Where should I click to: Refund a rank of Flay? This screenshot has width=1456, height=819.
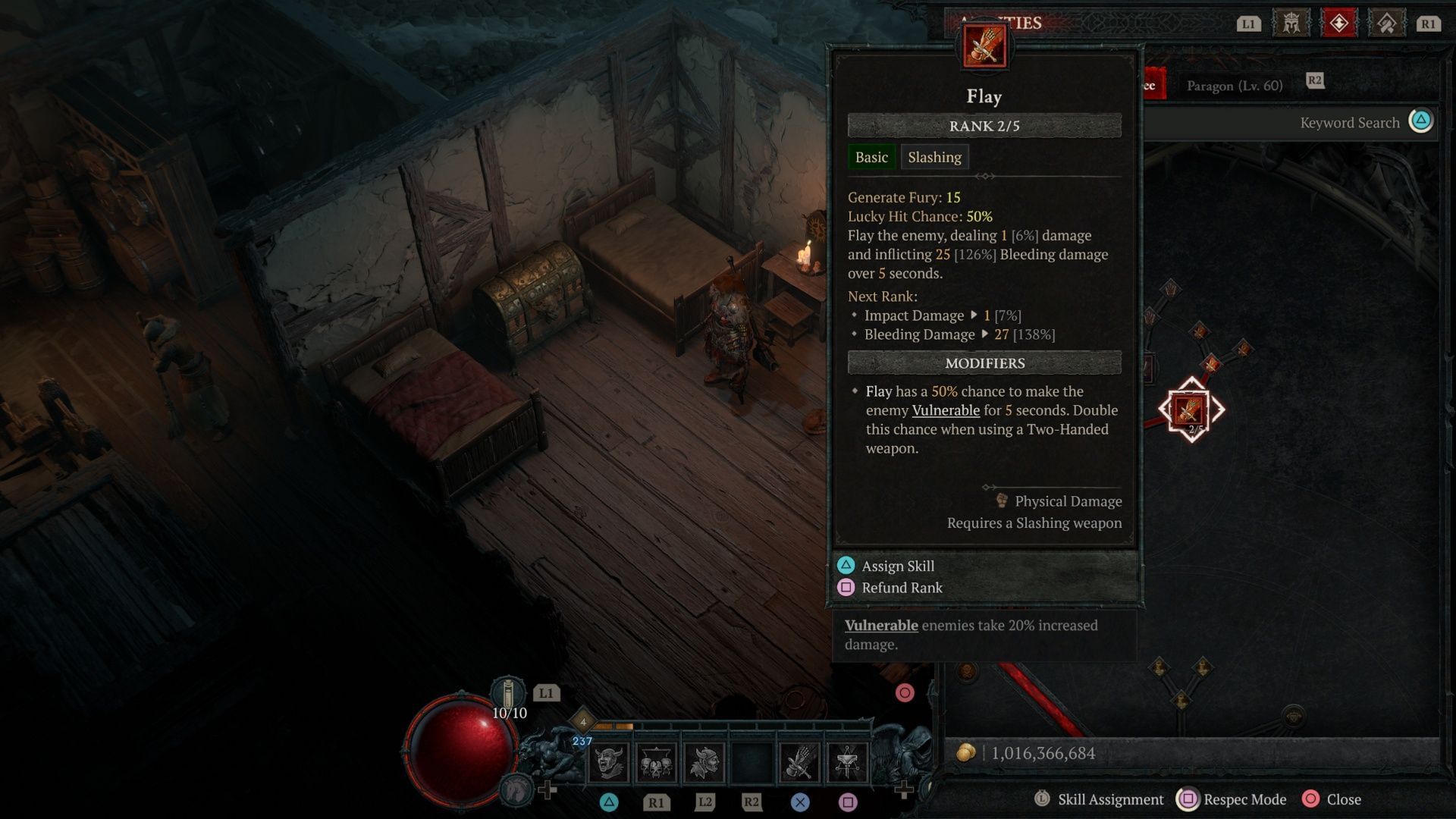pos(902,588)
